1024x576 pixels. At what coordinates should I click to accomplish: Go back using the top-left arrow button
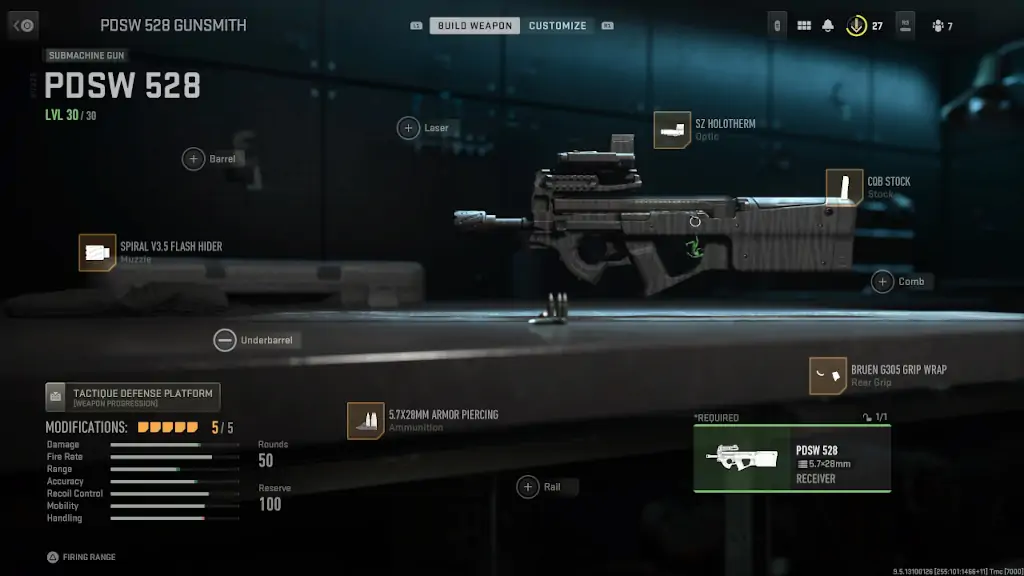point(23,25)
